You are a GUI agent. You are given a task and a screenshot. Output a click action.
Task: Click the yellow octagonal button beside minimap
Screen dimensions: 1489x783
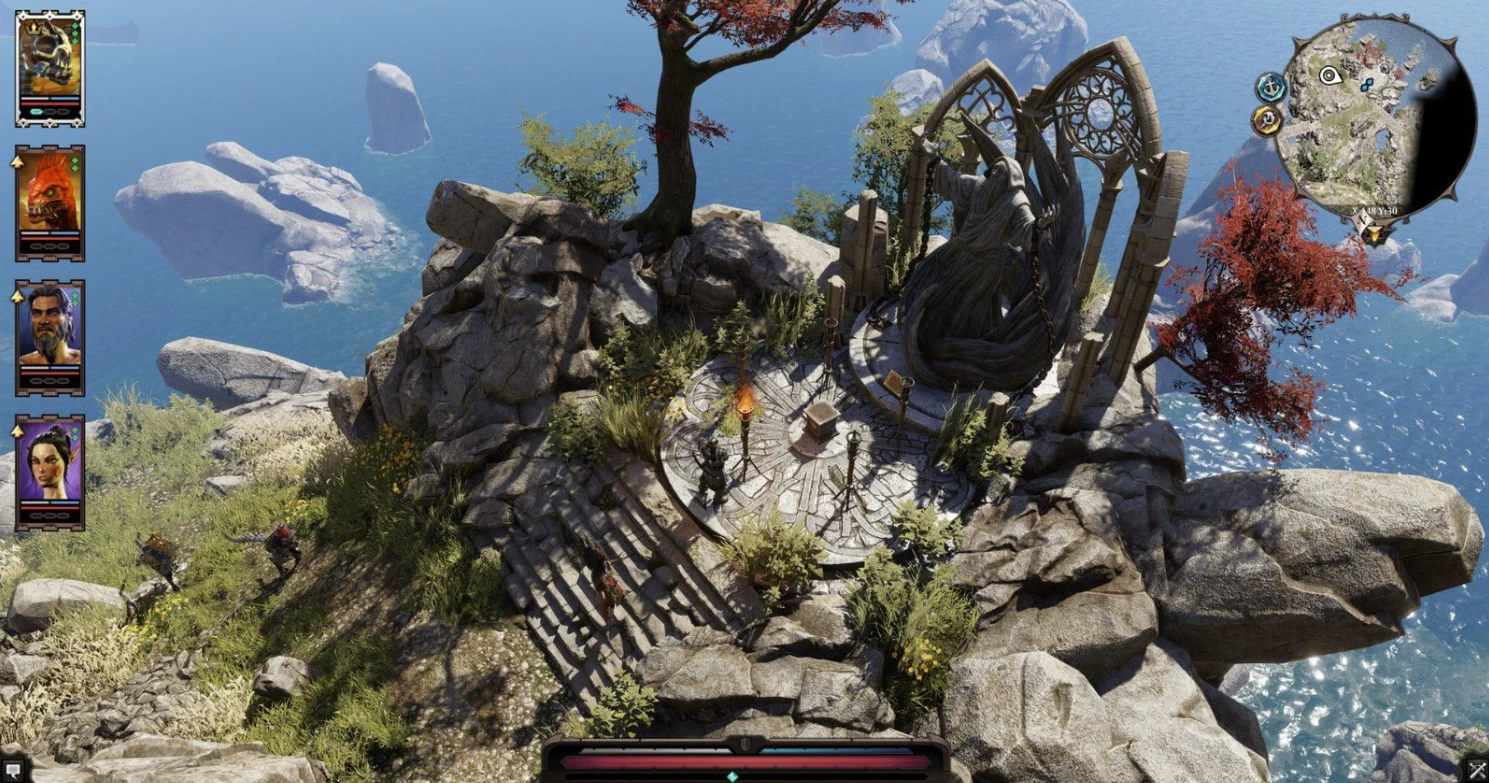(x=1266, y=121)
